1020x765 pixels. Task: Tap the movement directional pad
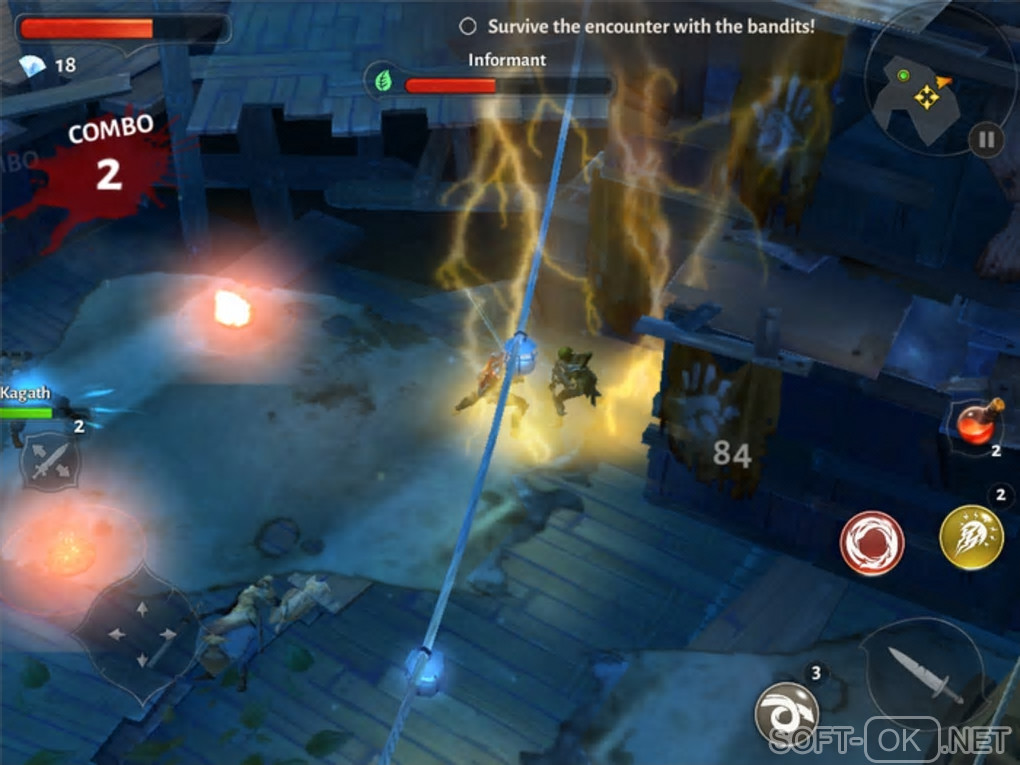point(139,634)
